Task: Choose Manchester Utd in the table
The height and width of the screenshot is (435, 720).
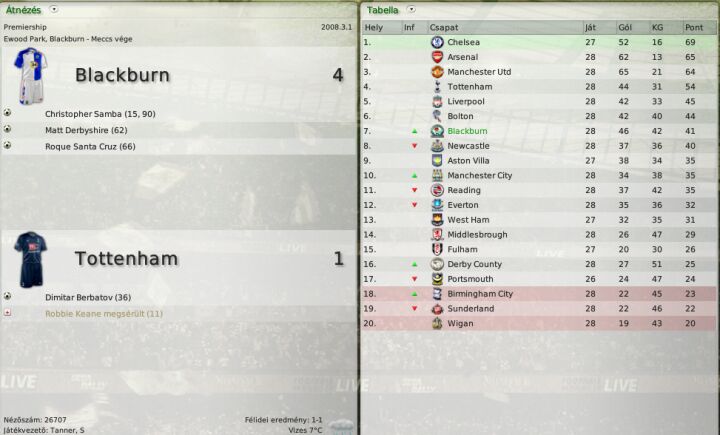Action: [x=479, y=72]
